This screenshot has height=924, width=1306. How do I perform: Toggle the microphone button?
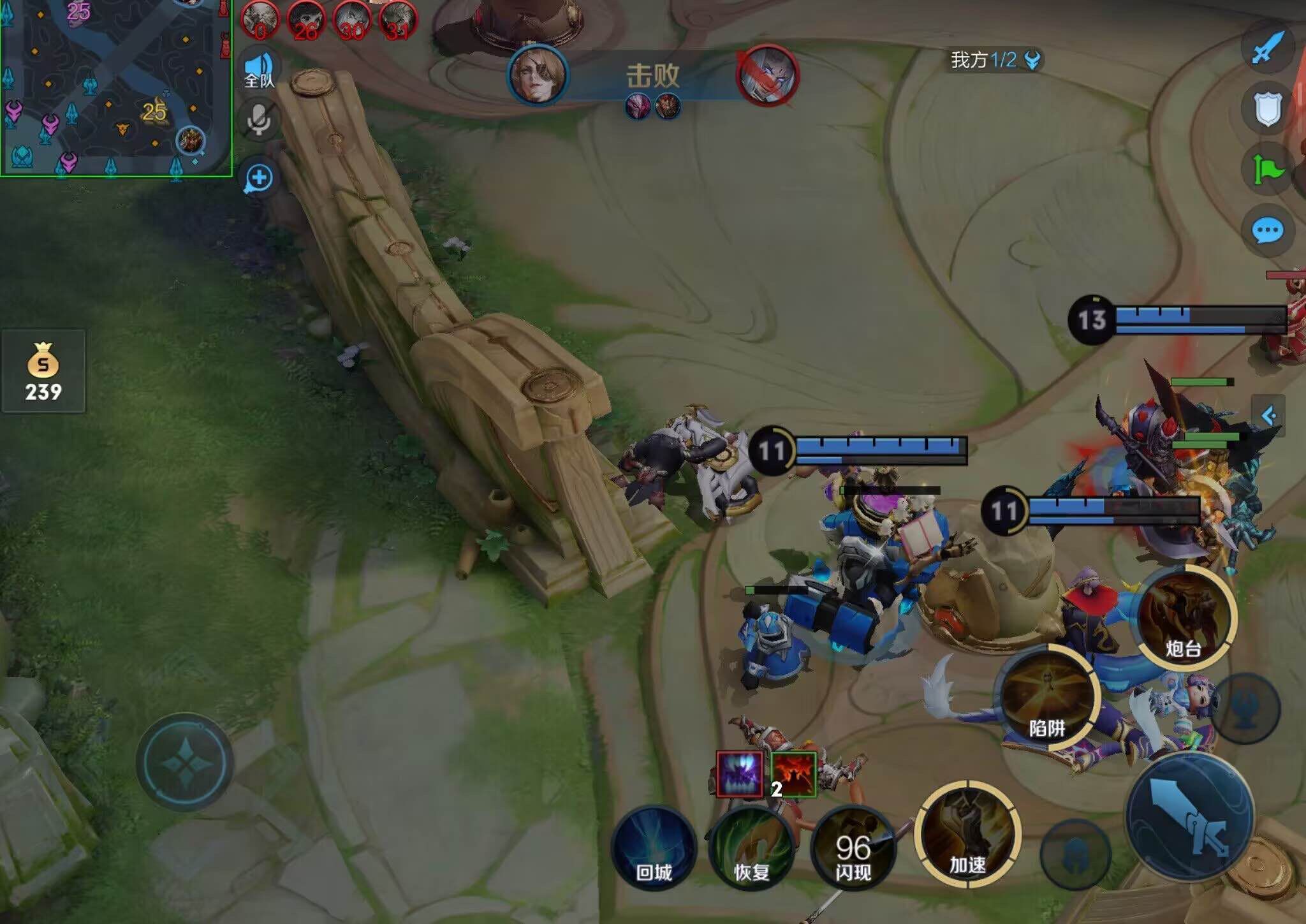(x=259, y=119)
